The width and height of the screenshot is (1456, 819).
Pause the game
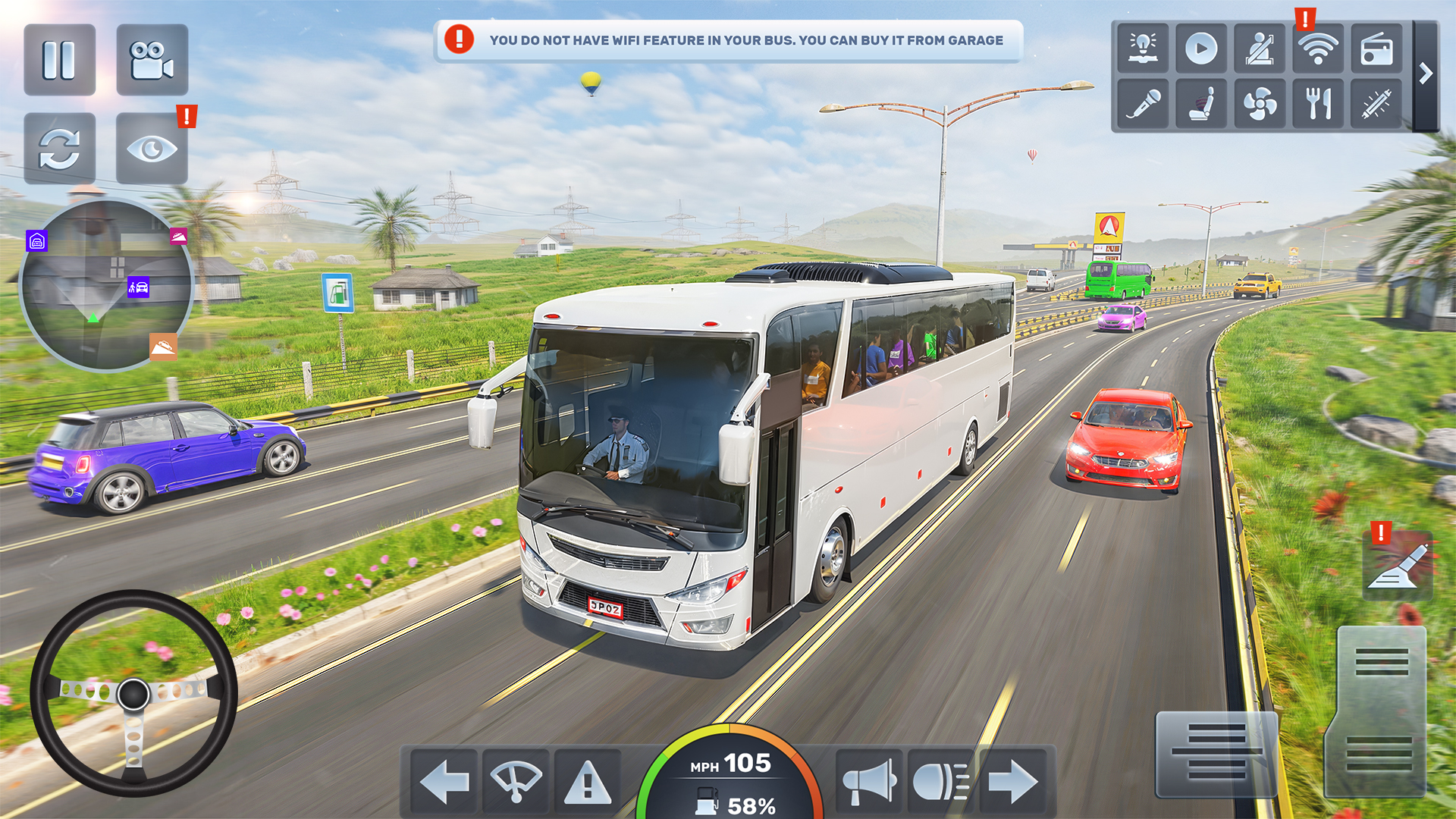60,61
